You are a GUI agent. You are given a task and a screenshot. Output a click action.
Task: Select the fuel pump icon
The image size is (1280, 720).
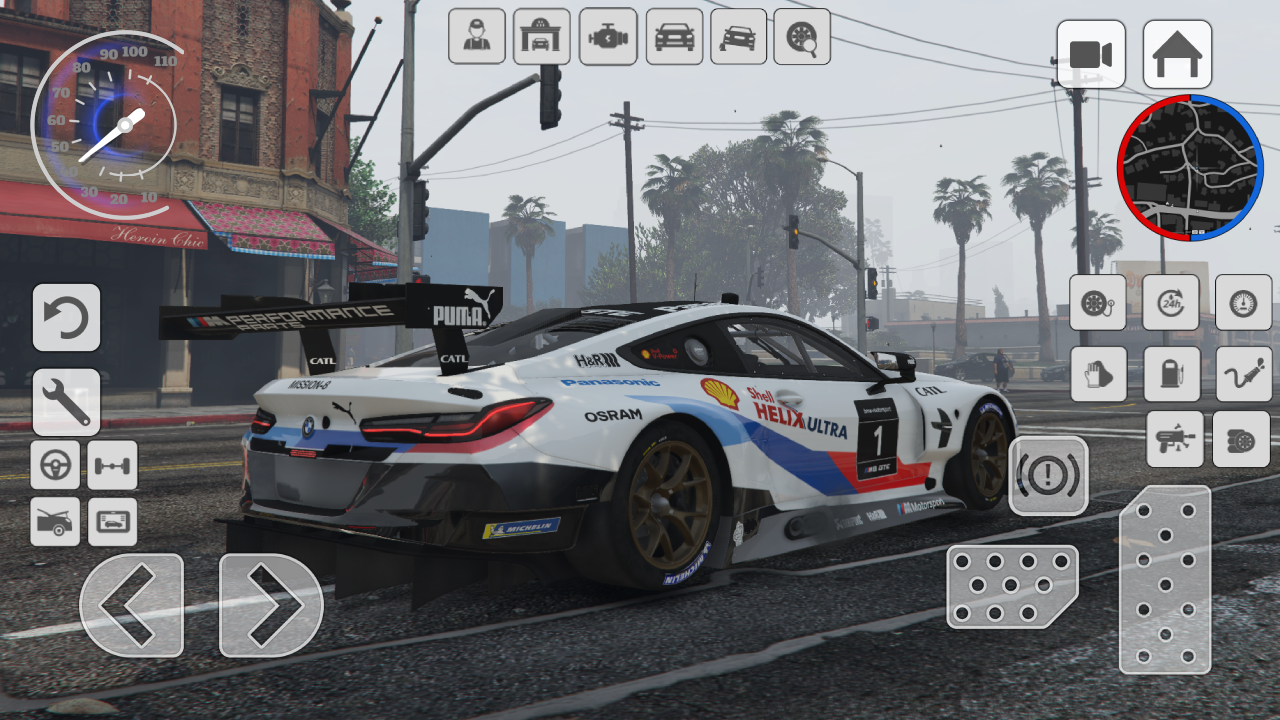click(x=1172, y=374)
